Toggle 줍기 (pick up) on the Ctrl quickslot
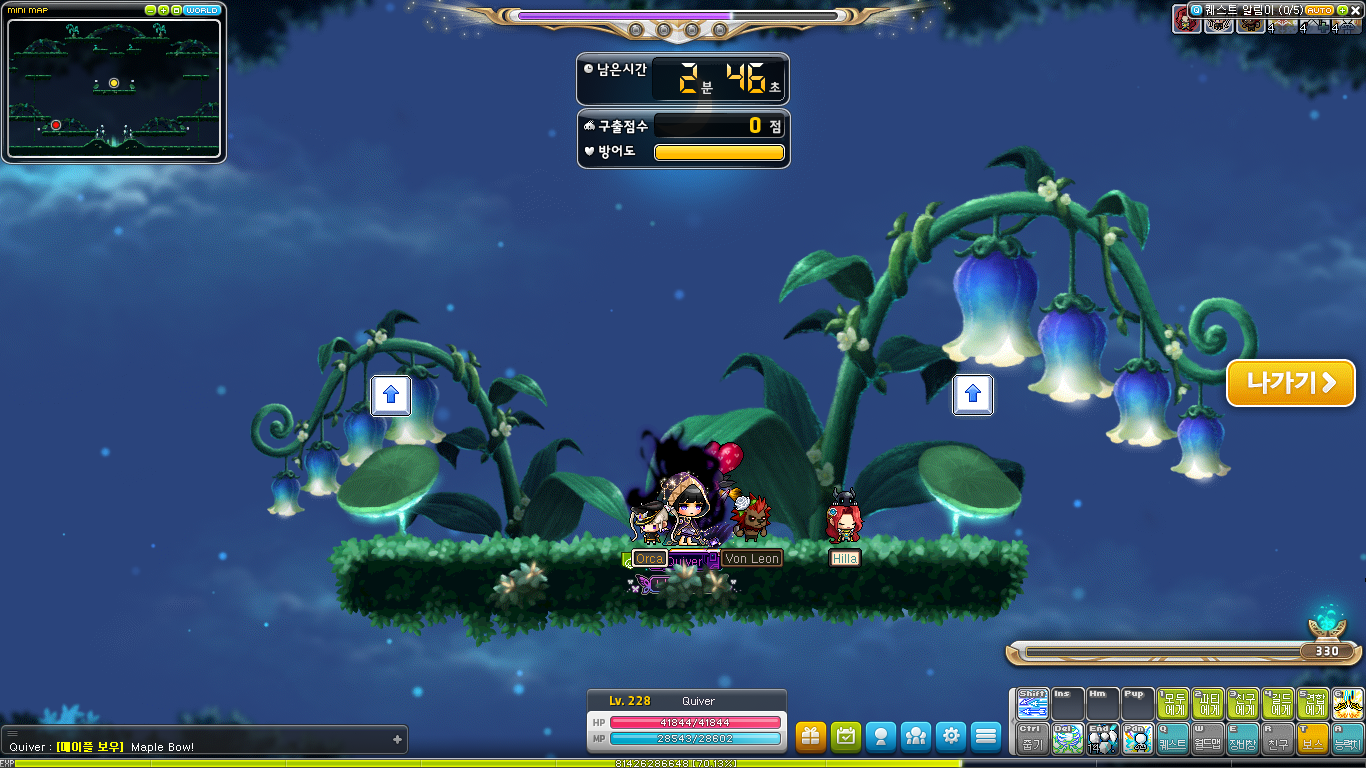This screenshot has height=768, width=1366. (x=1033, y=743)
